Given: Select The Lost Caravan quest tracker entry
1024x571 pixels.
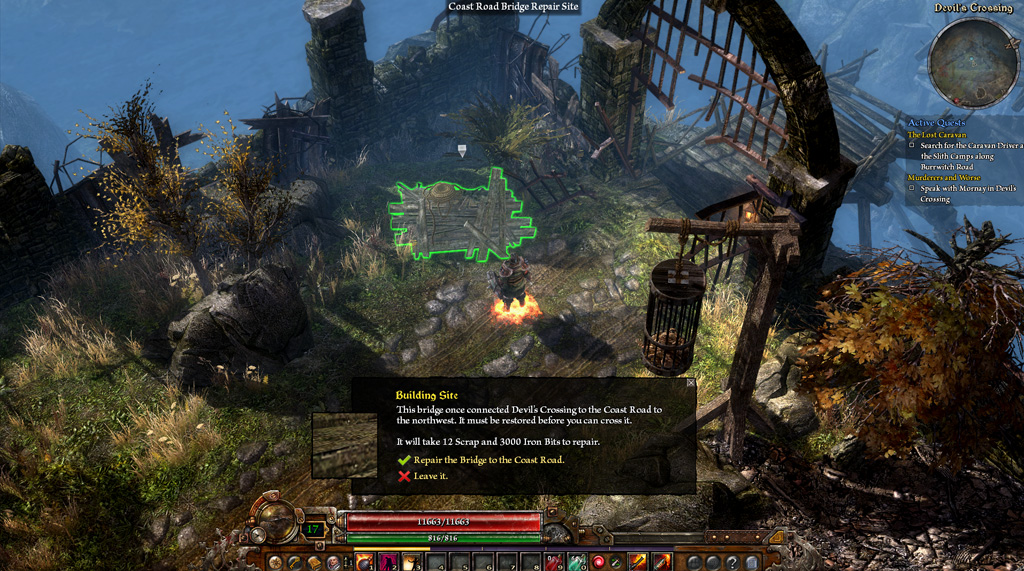Looking at the screenshot, I should pyautogui.click(x=938, y=134).
